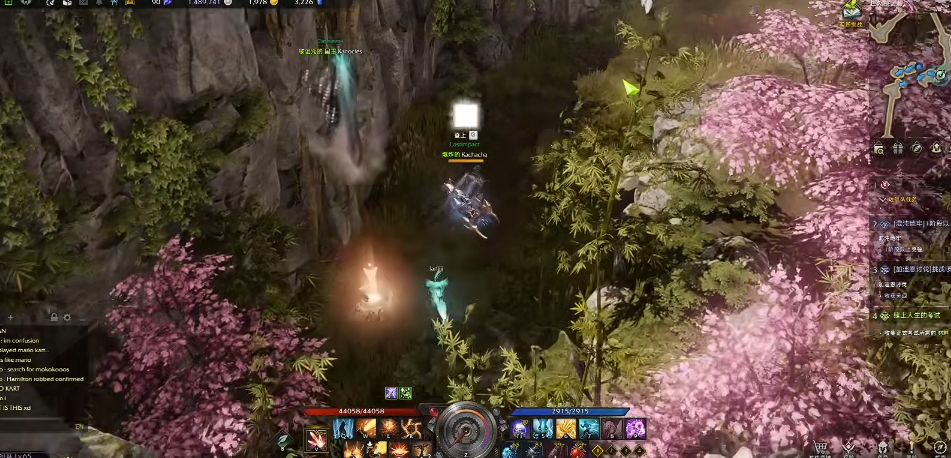The width and height of the screenshot is (951, 458).
Task: Click the central identity gauge dial
Action: pyautogui.click(x=467, y=429)
